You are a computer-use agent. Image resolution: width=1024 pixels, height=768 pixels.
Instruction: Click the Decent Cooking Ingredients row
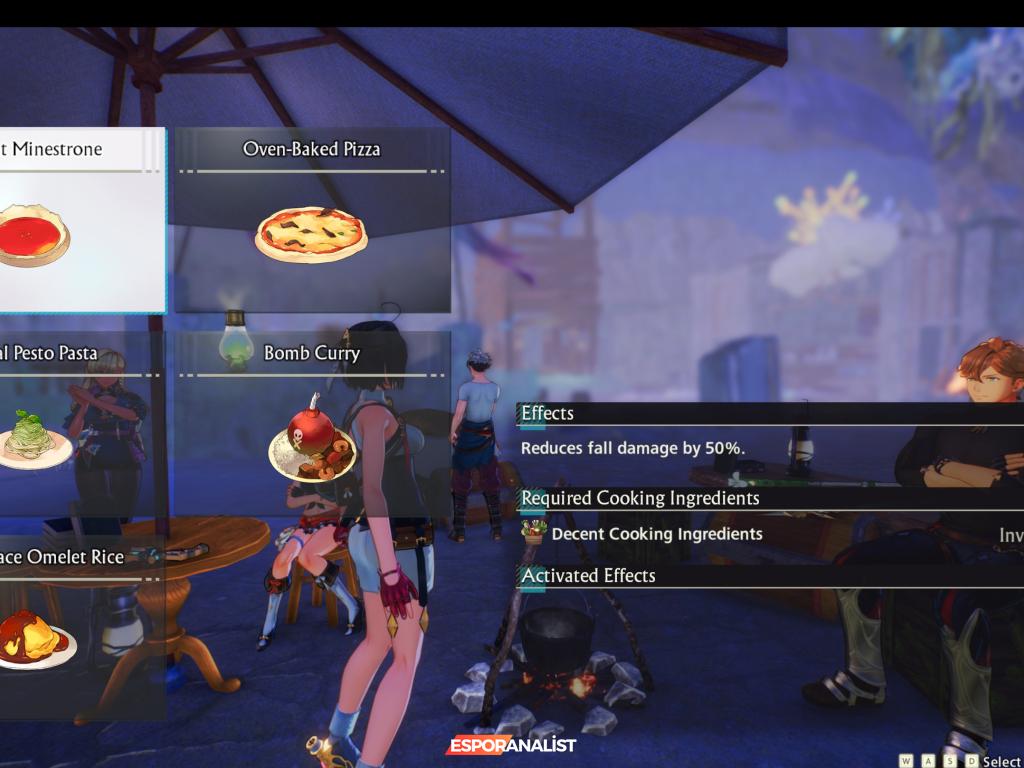coord(656,534)
